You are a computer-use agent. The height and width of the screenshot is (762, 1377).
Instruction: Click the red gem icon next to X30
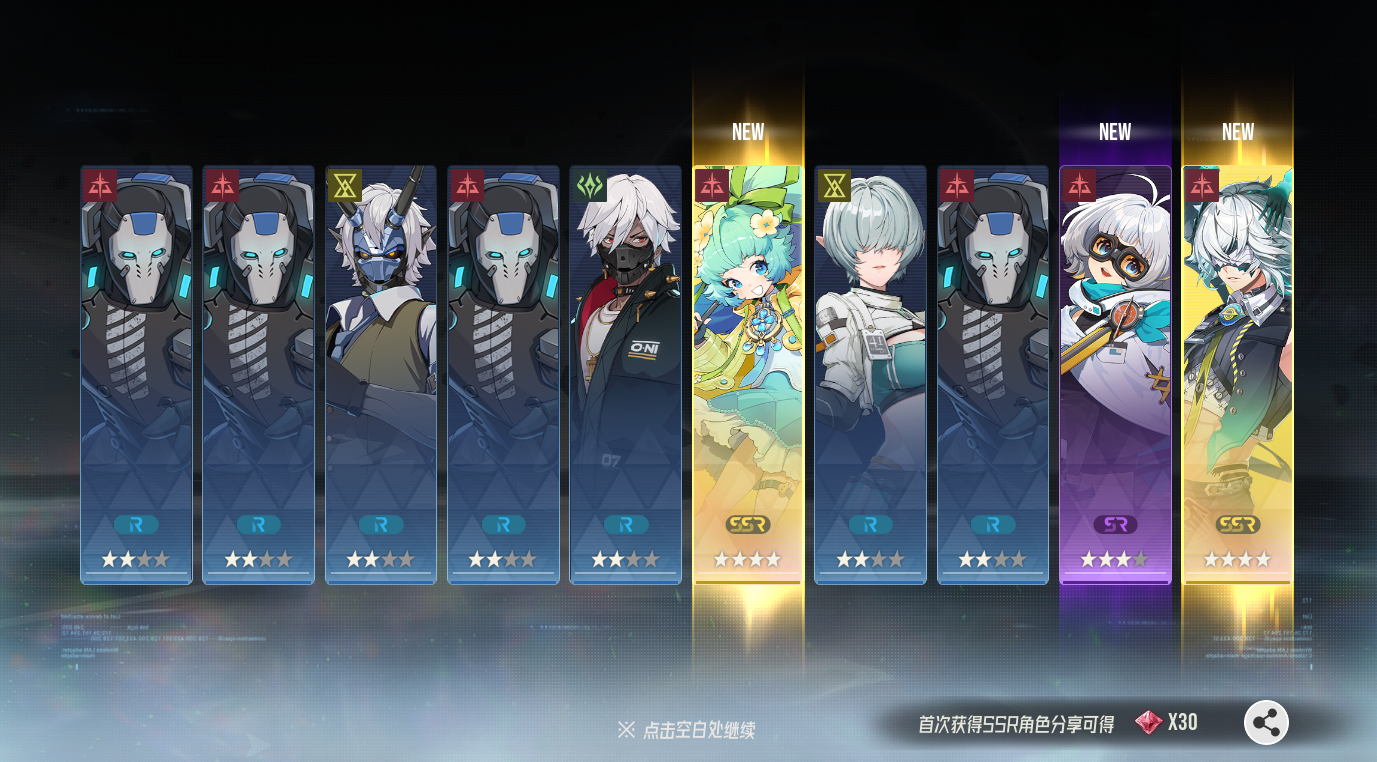pos(1148,721)
